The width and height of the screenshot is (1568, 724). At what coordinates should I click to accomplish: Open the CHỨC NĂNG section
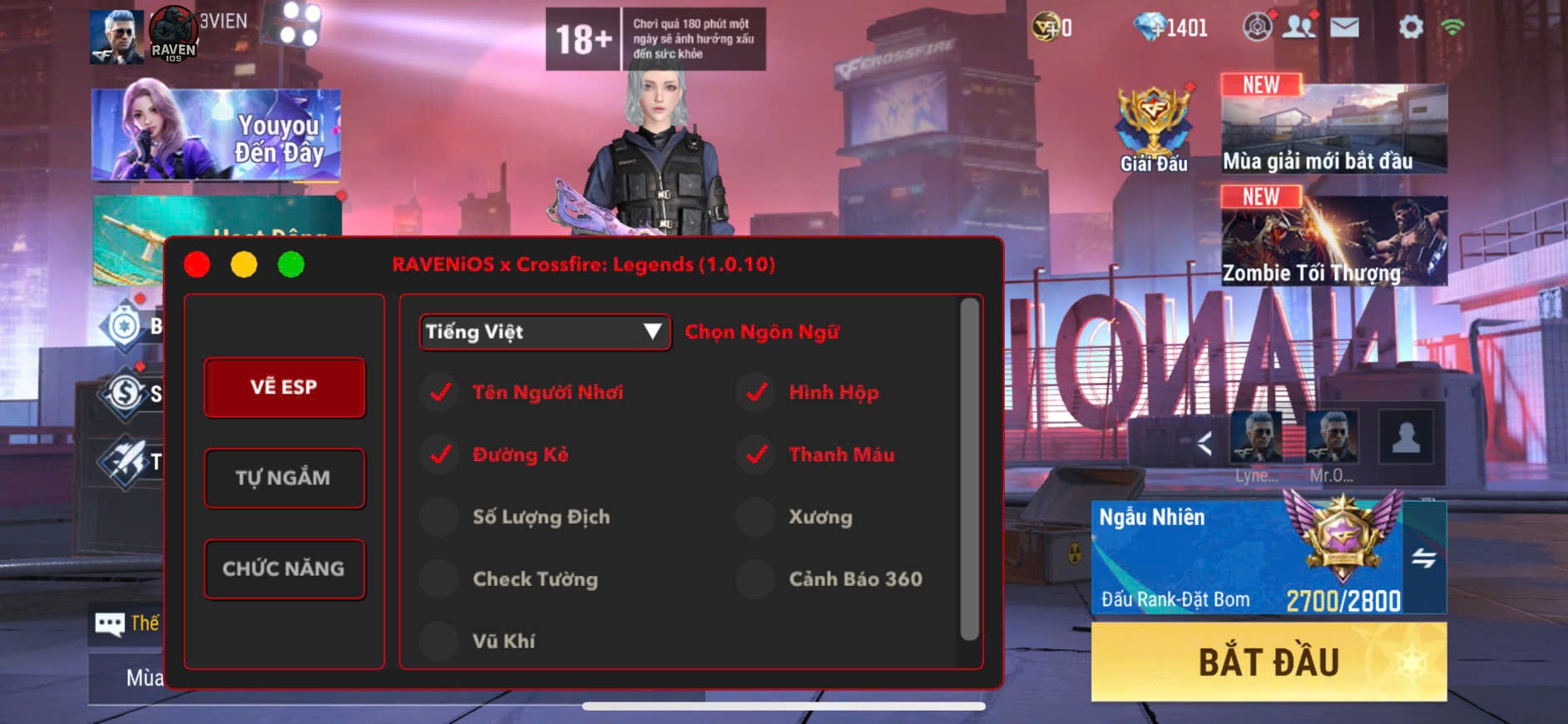point(284,569)
